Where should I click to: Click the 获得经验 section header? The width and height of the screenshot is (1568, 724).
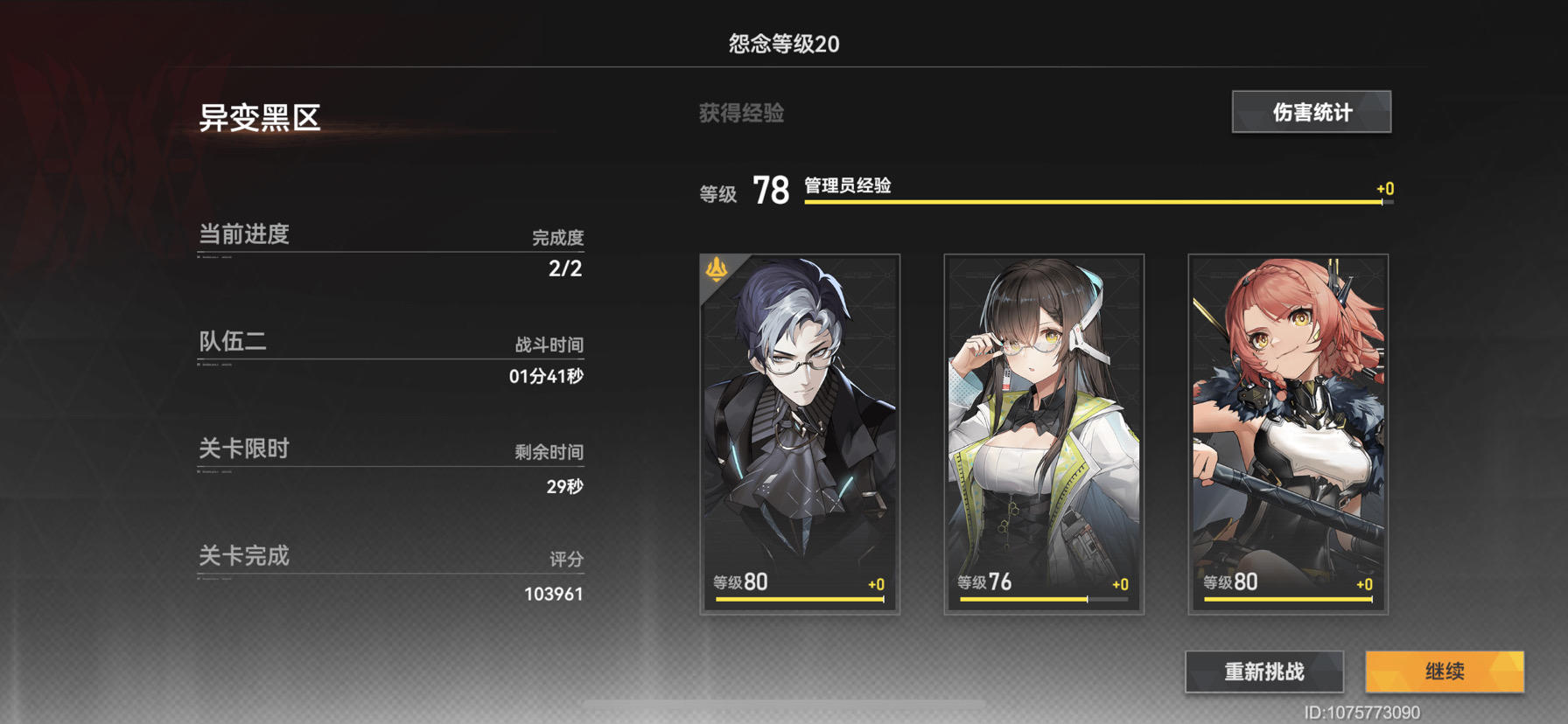(739, 113)
